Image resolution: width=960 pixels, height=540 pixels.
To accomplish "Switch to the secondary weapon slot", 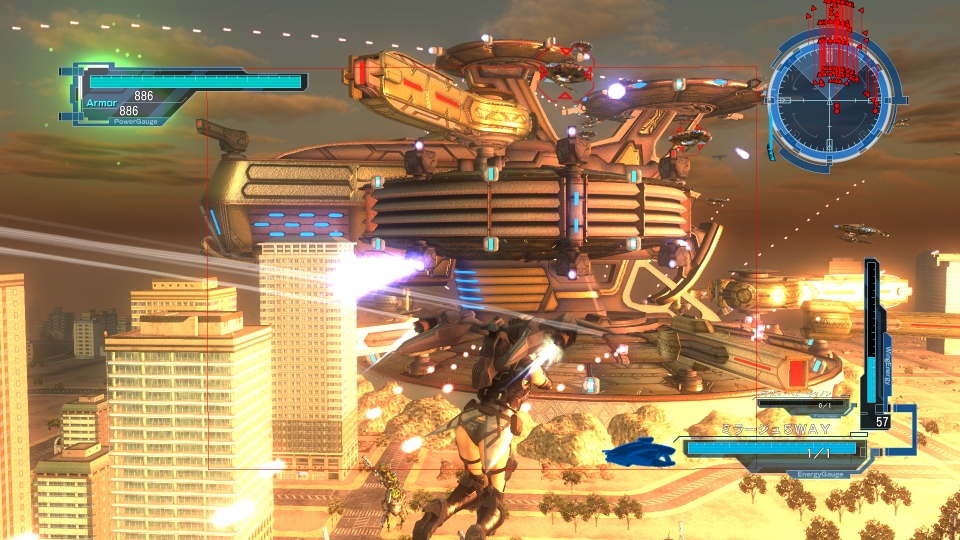I will [805, 405].
